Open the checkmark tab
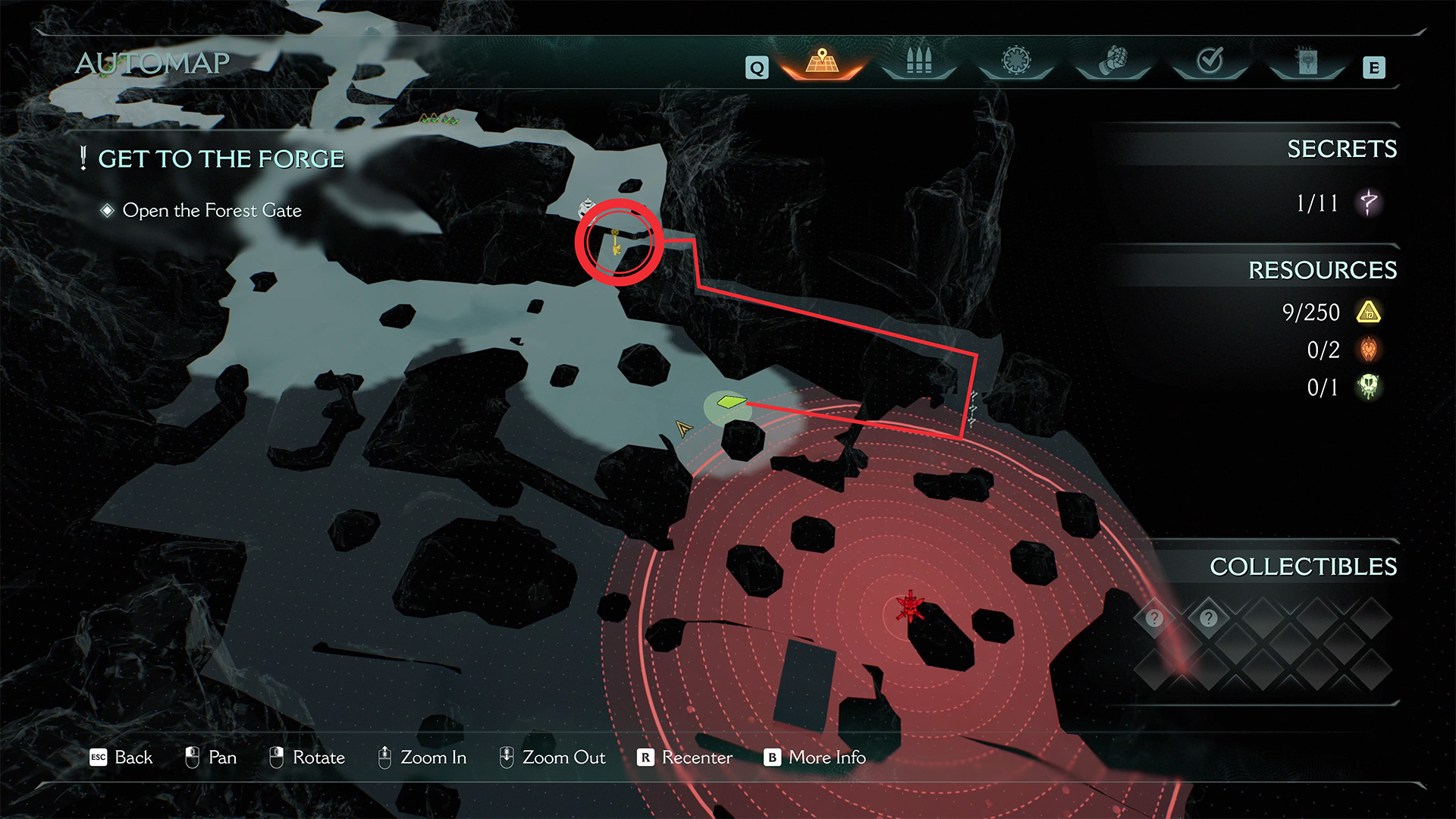Screen dimensions: 1456x819 [x=1210, y=61]
